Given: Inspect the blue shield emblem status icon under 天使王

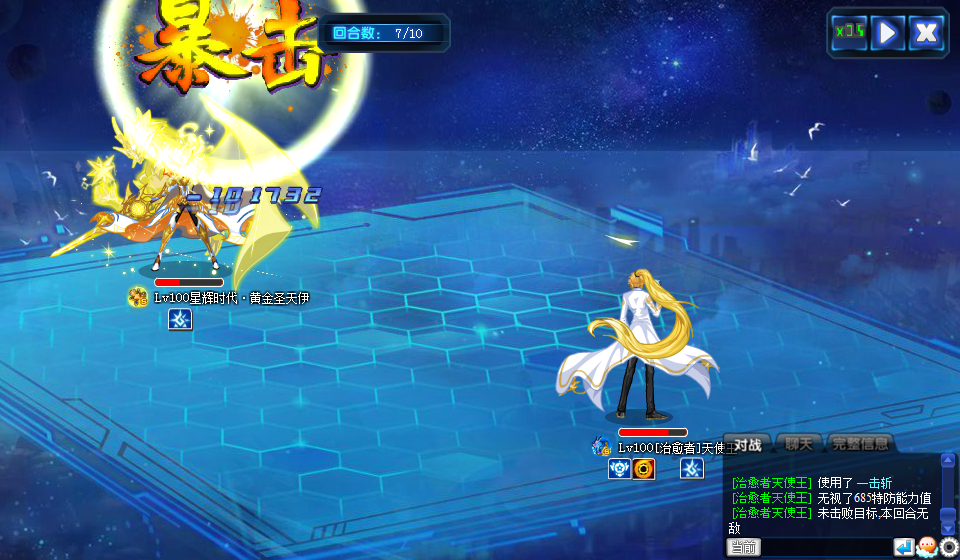Looking at the screenshot, I should (x=619, y=468).
